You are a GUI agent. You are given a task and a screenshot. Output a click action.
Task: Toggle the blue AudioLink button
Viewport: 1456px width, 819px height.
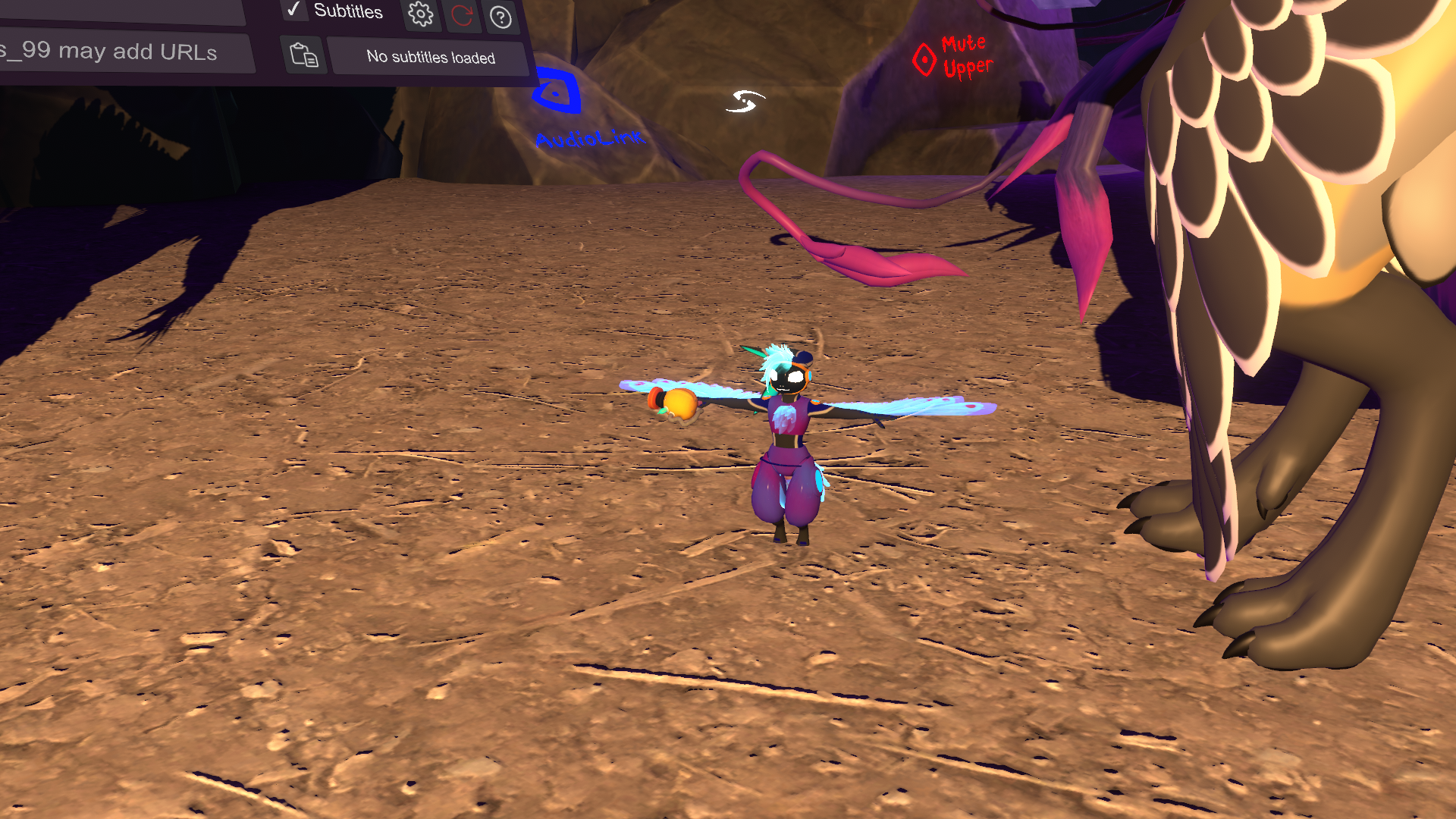557,93
